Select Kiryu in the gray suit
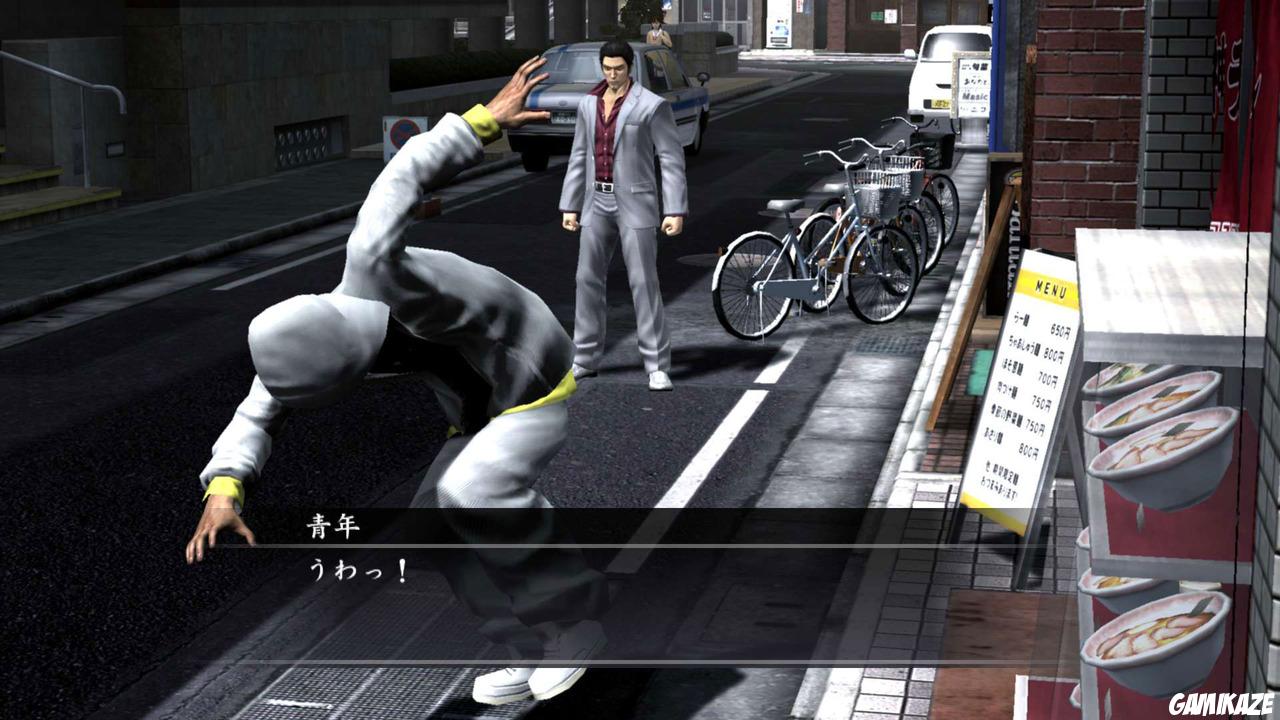This screenshot has width=1280, height=720. [x=613, y=210]
